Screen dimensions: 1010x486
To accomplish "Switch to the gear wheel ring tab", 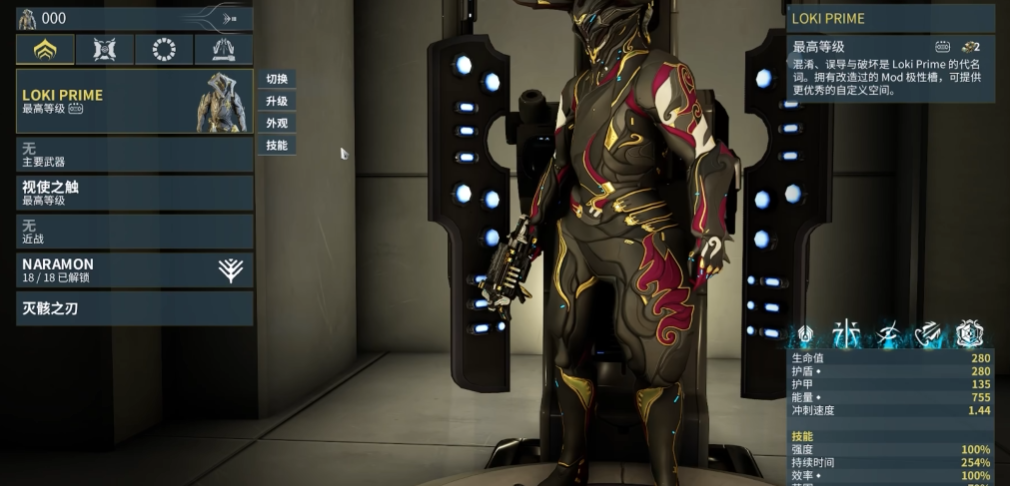I will pos(164,49).
